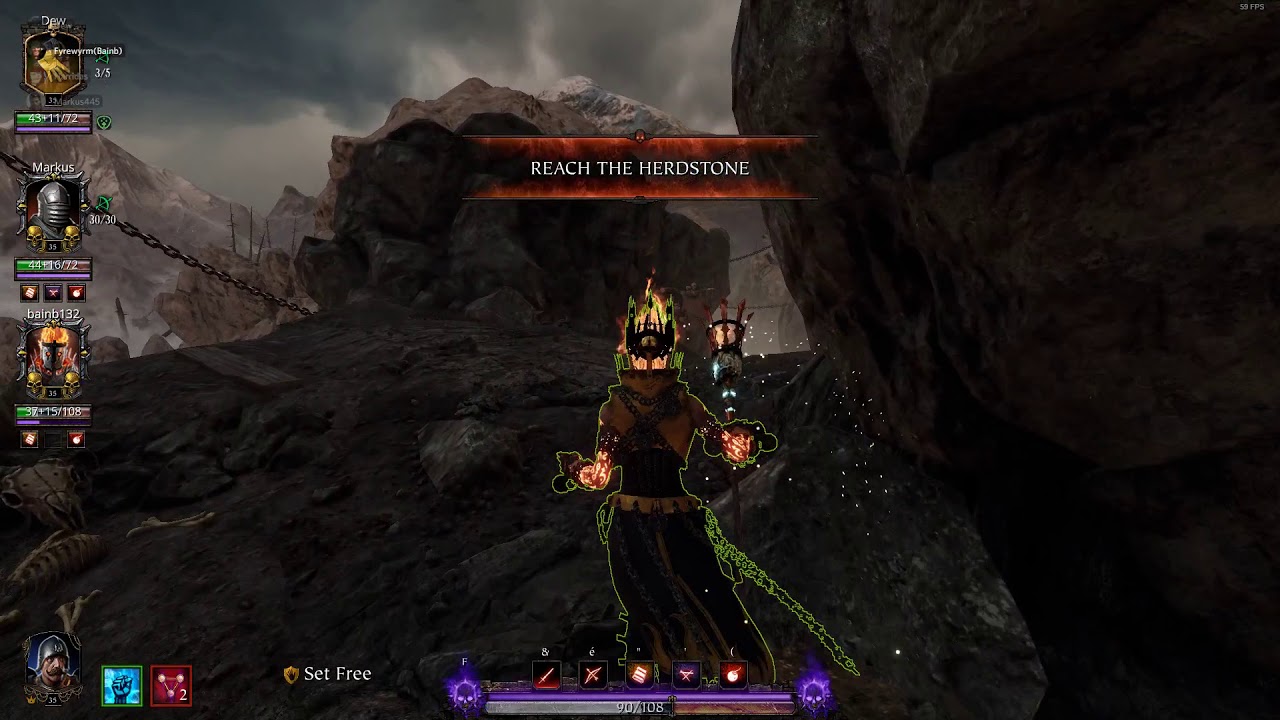Select the blue fist buff icon
This screenshot has height=720, width=1280.
[x=122, y=686]
